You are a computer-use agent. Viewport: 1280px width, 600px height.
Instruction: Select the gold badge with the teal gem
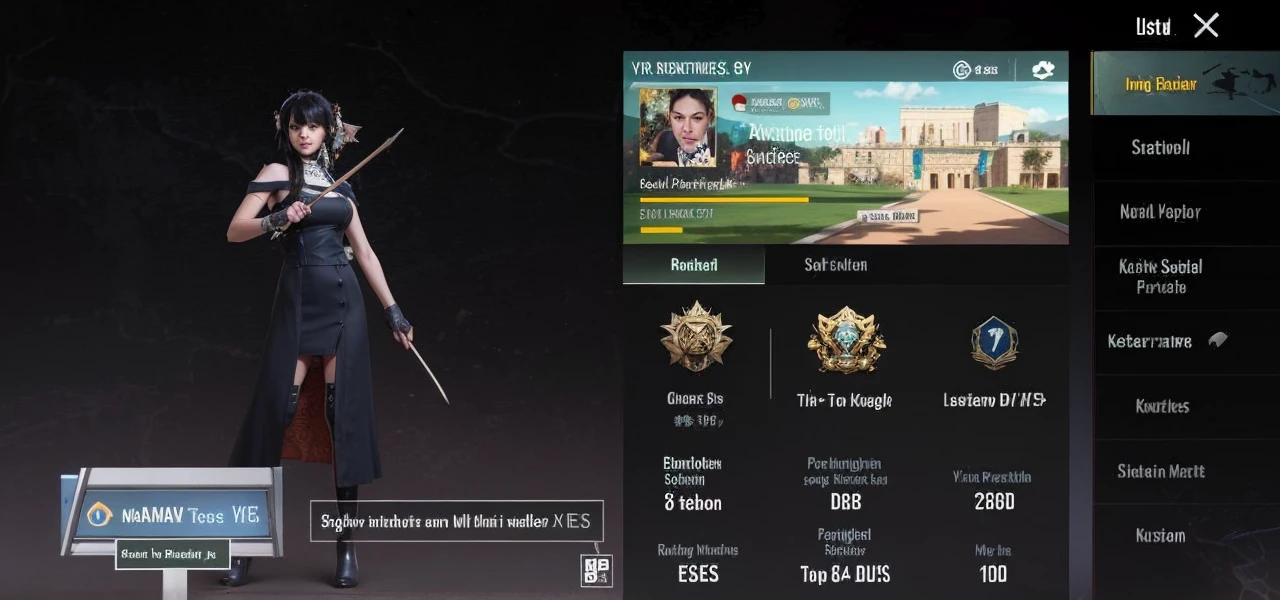pos(846,340)
